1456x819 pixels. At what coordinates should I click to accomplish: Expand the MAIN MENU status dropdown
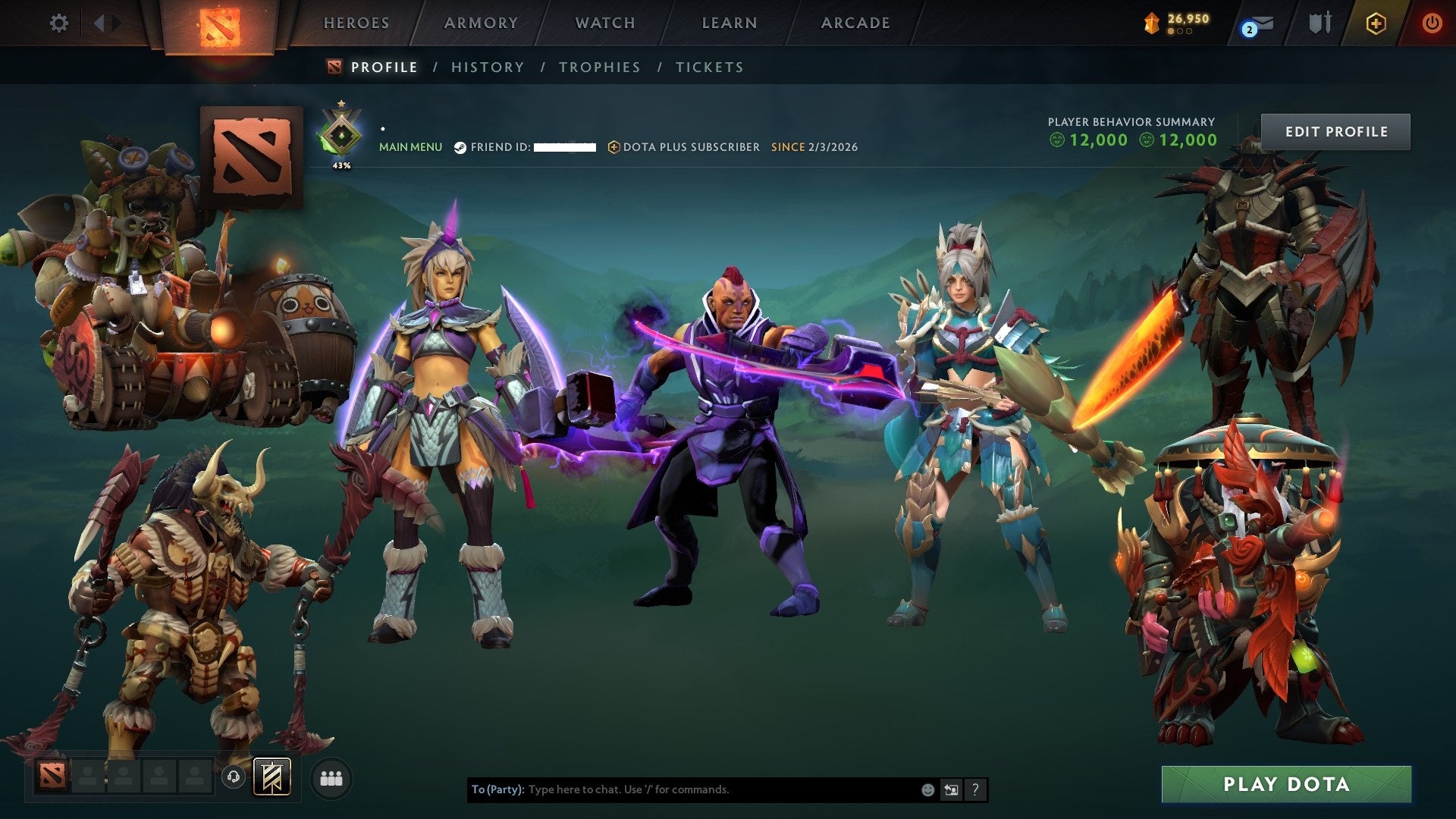pos(410,147)
